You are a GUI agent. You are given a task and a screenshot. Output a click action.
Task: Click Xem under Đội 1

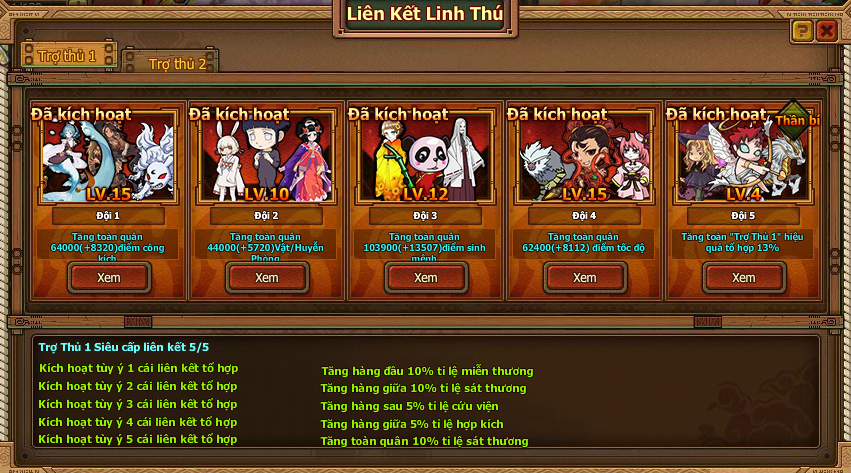tap(108, 277)
